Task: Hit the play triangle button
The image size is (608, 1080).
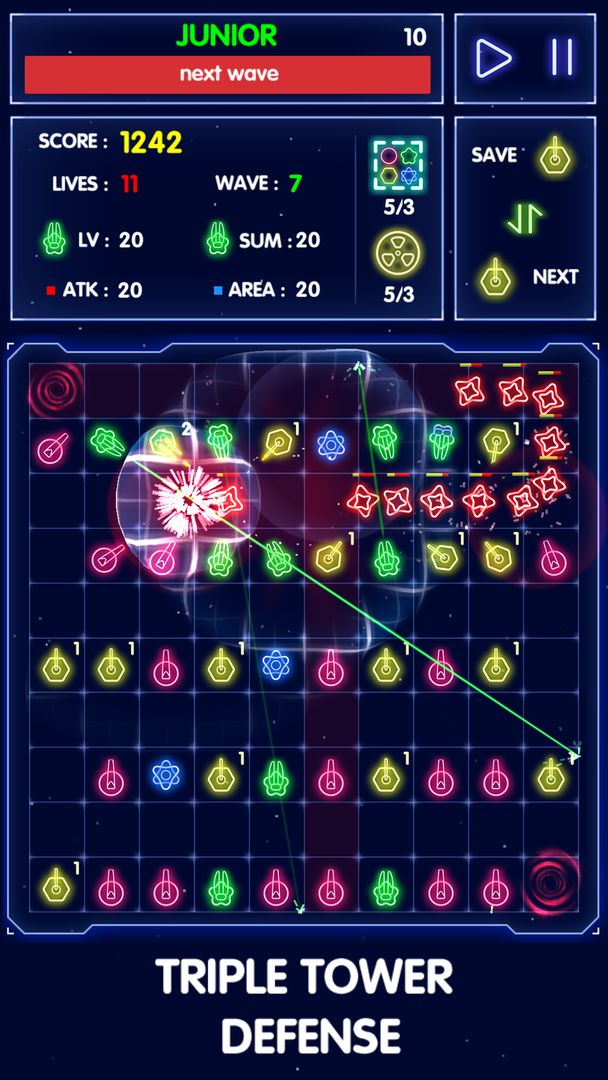Action: coord(493,58)
